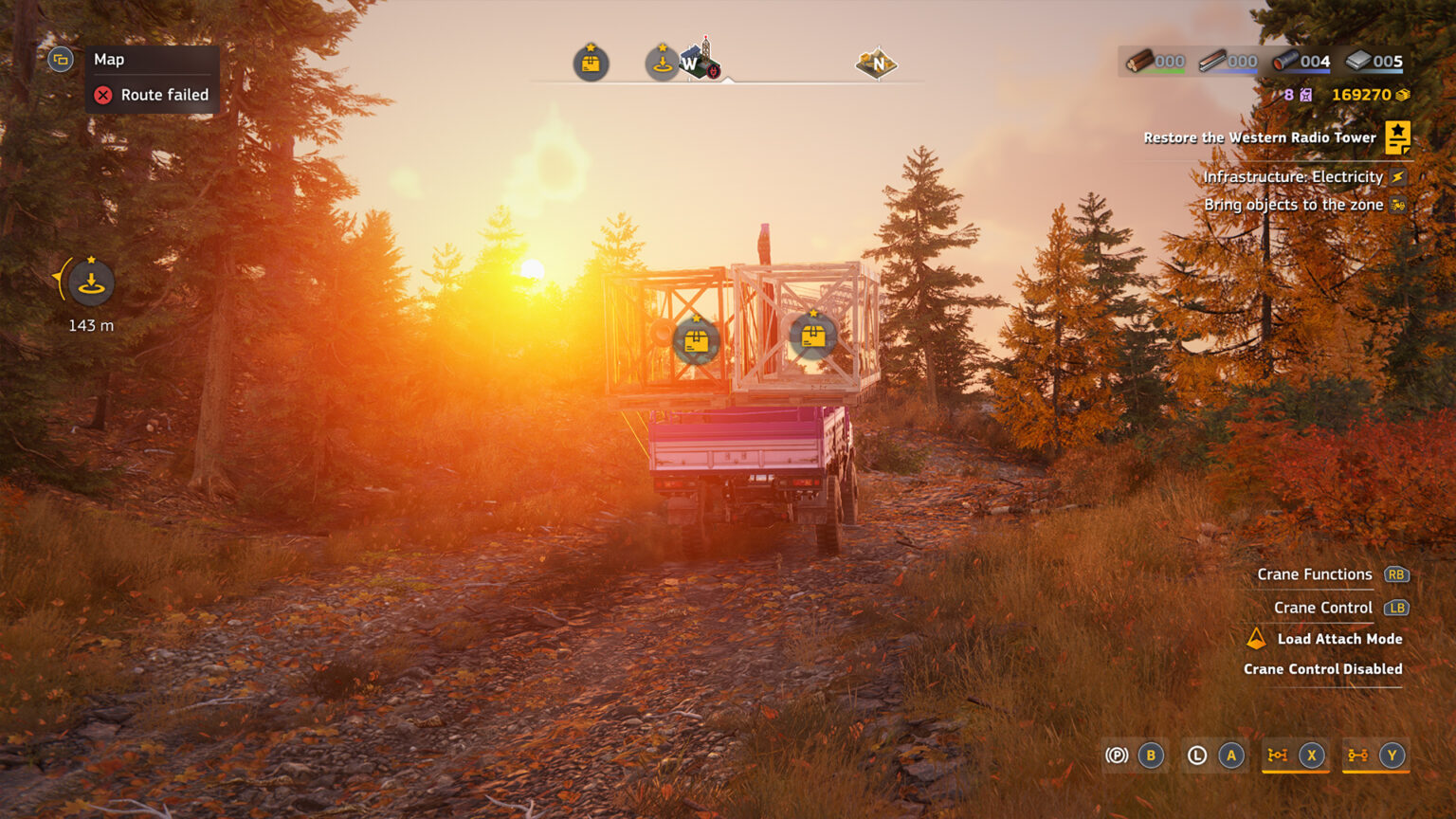This screenshot has height=819, width=1456.
Task: Click the metal beams resource icon
Action: pos(1213,61)
